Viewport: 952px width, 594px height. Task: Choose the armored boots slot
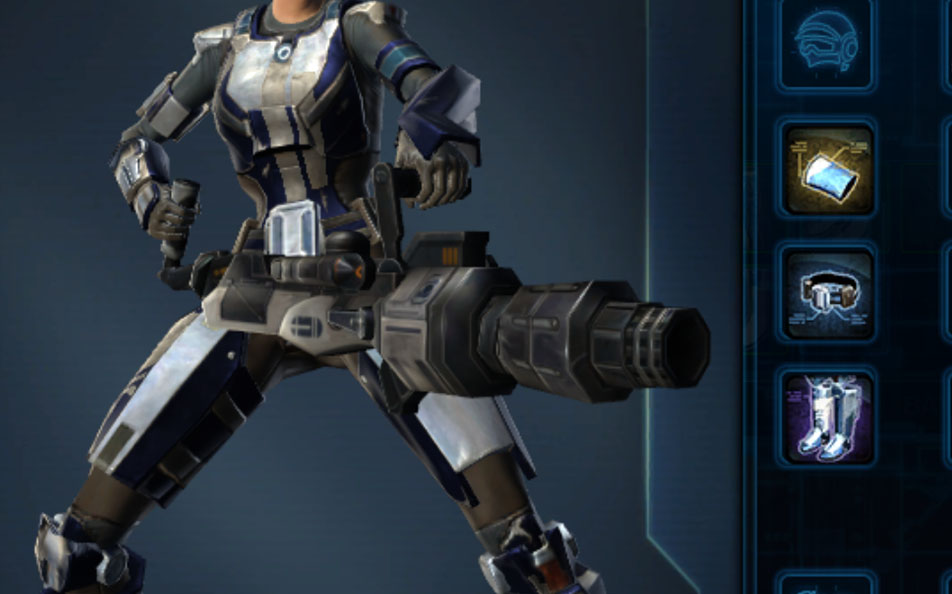827,417
